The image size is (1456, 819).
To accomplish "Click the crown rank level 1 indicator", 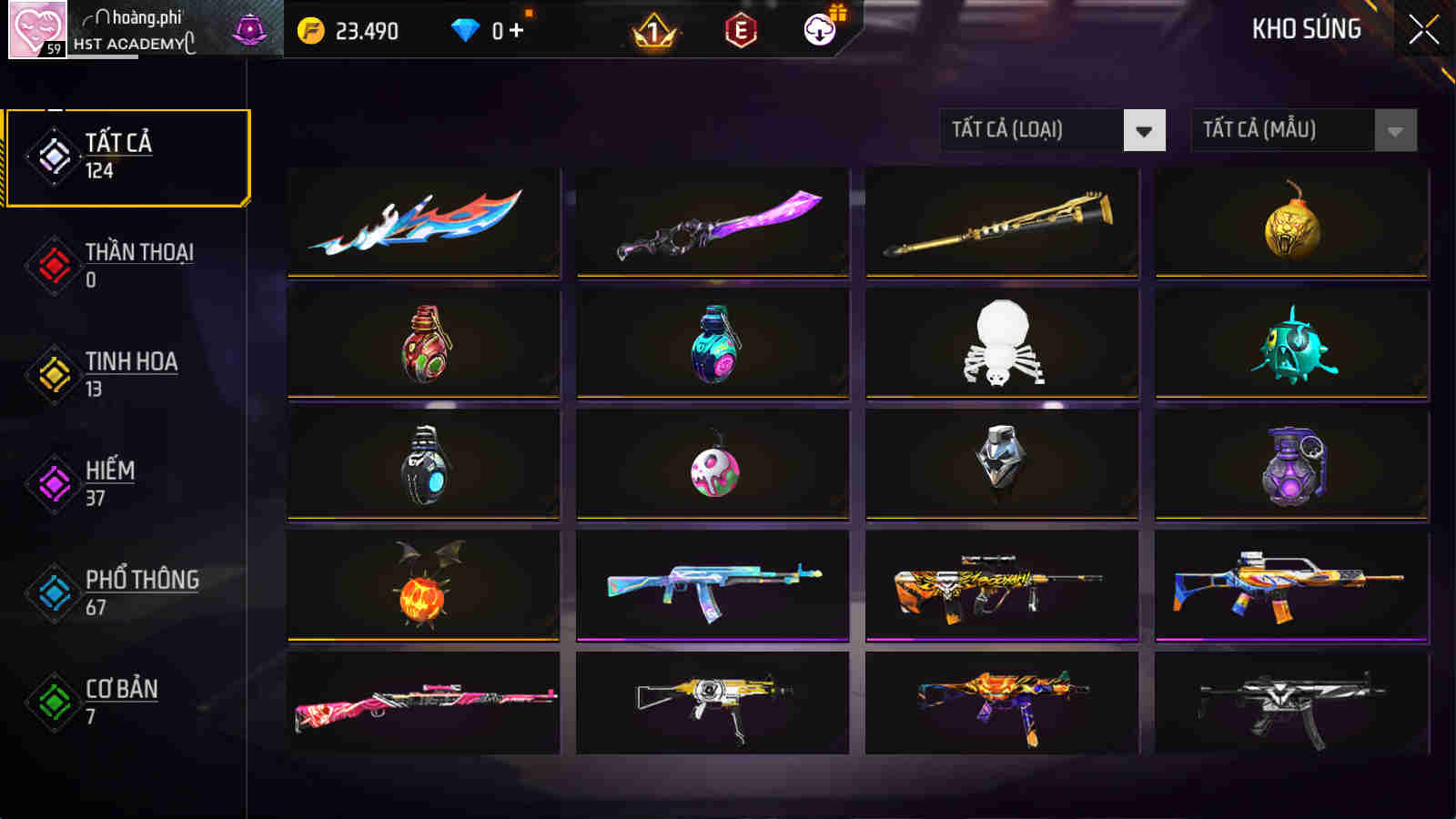I will [x=651, y=29].
